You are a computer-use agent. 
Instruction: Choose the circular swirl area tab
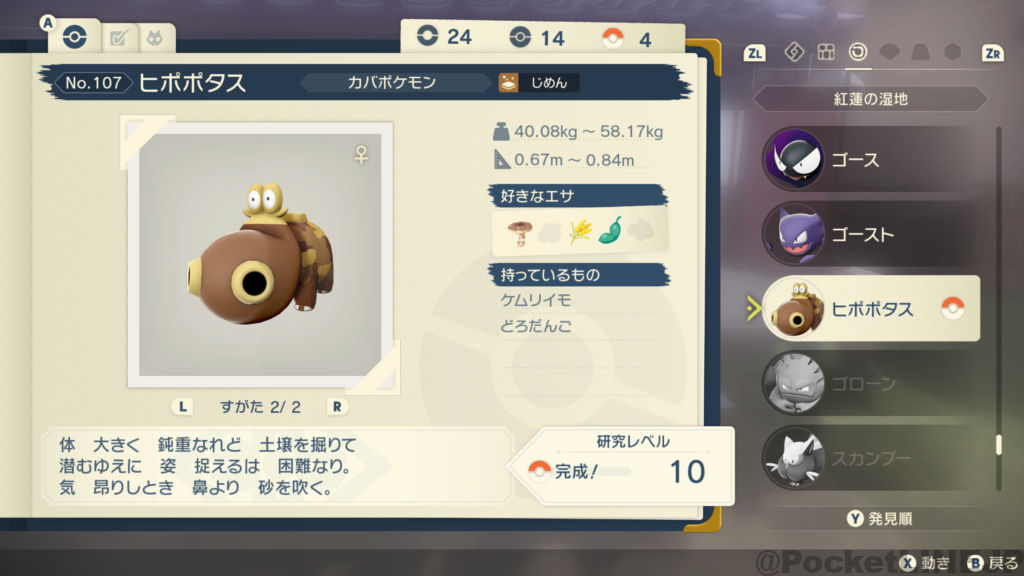(x=858, y=52)
